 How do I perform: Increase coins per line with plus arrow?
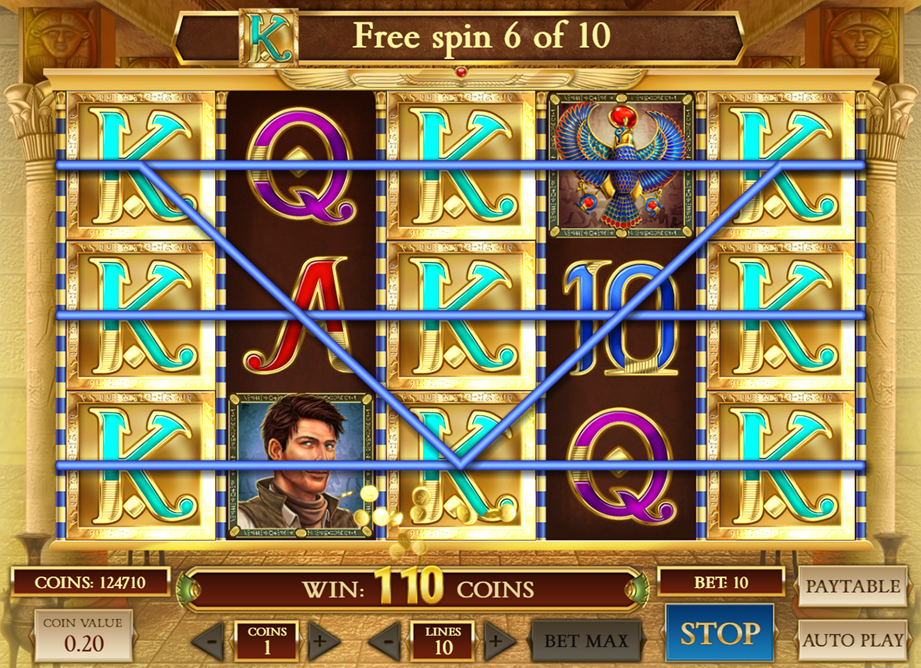318,639
